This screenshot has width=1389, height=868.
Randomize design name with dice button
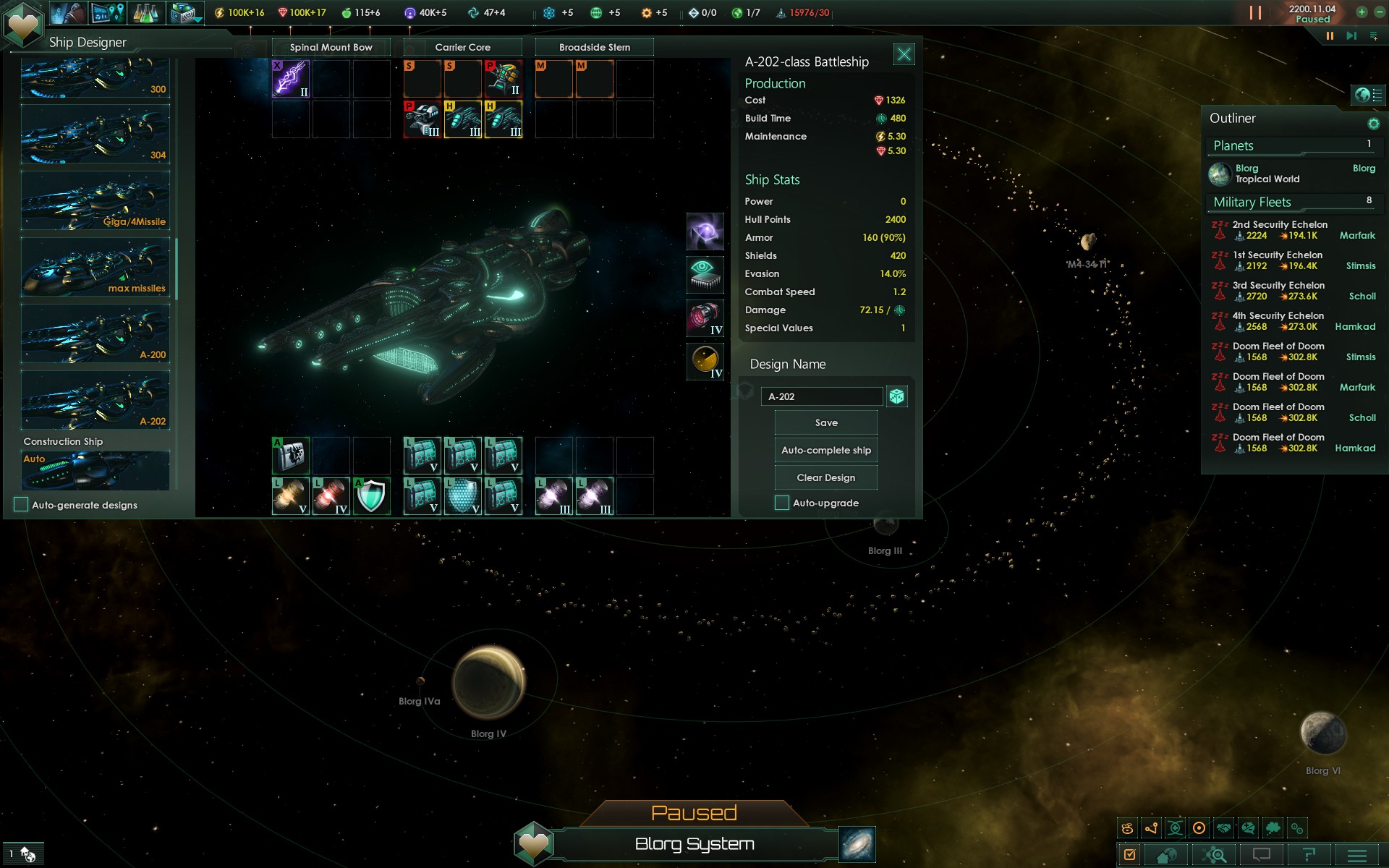(x=897, y=396)
